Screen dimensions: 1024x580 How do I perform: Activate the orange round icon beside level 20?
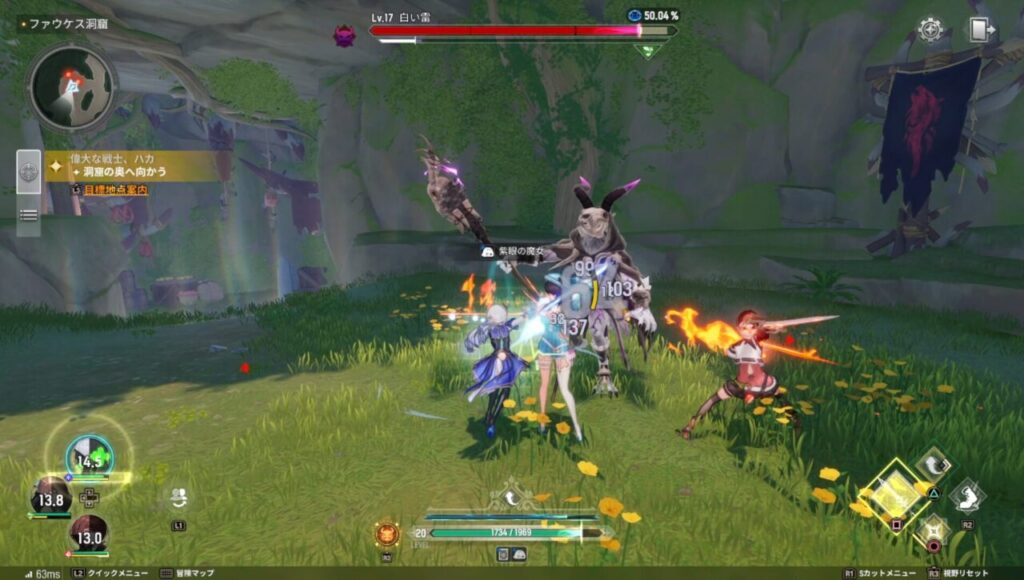click(x=387, y=533)
